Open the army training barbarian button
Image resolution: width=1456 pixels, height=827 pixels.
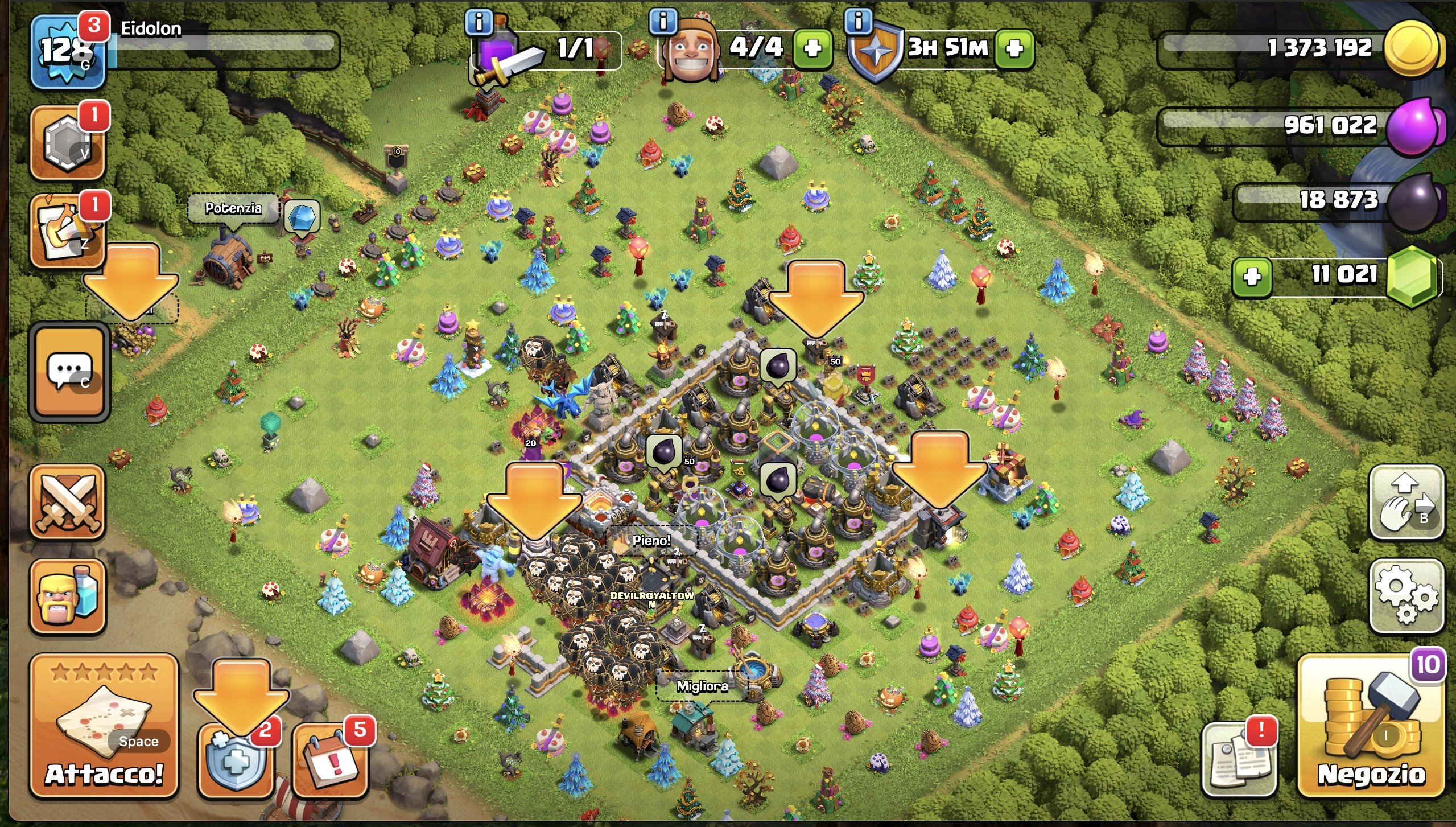(68, 596)
